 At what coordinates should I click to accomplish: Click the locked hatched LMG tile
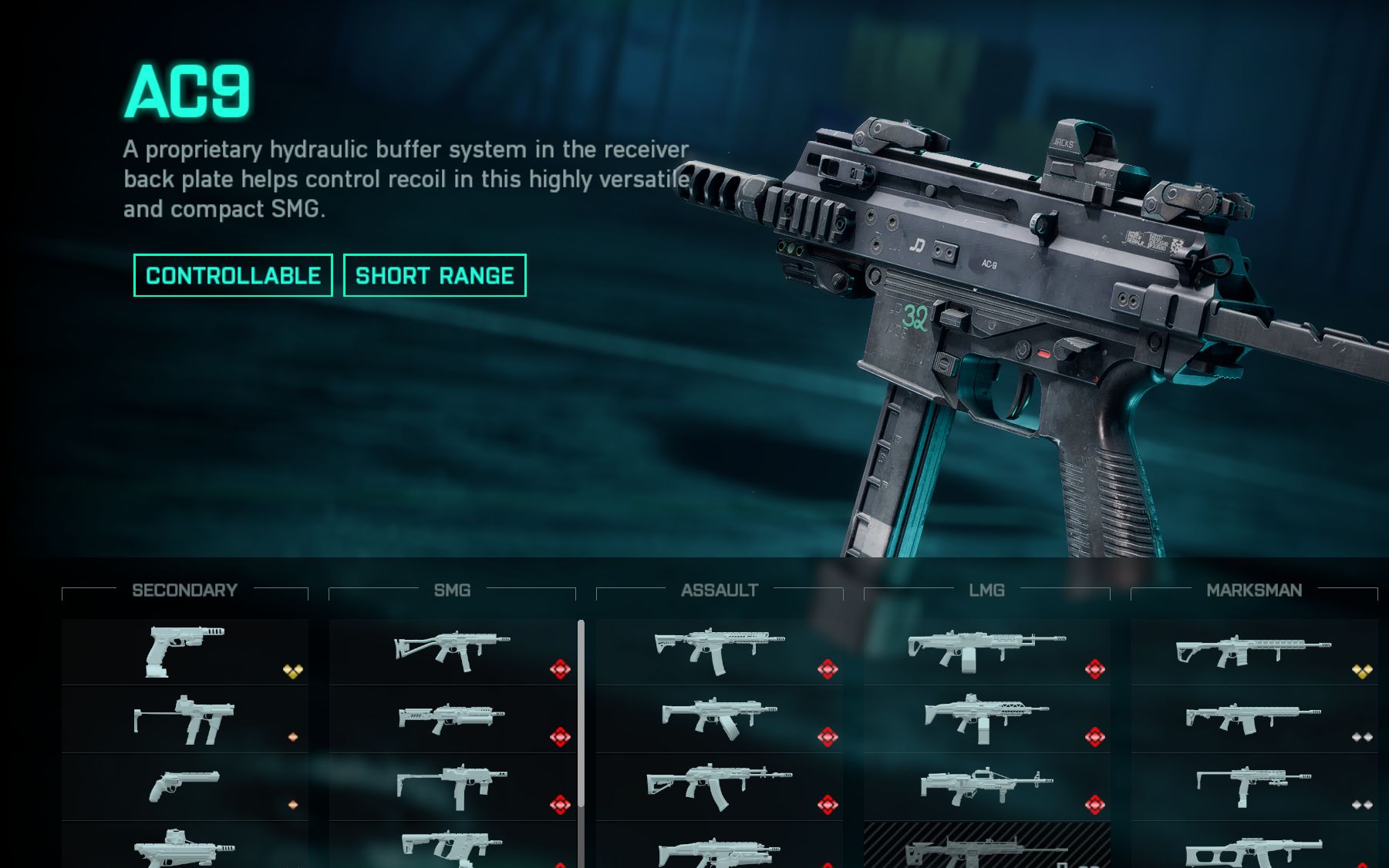coord(986,846)
